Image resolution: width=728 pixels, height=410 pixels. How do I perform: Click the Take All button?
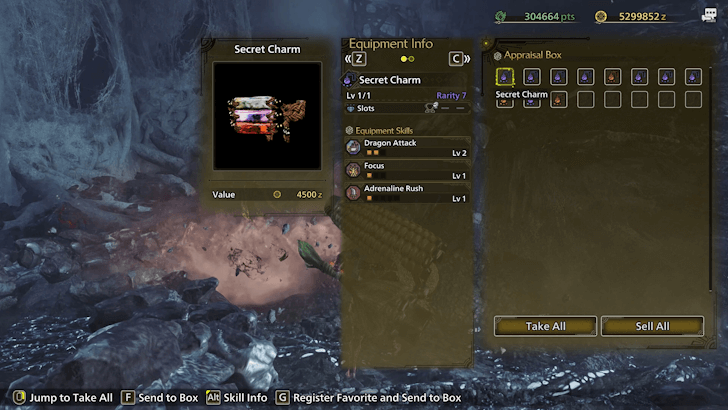[x=545, y=326]
